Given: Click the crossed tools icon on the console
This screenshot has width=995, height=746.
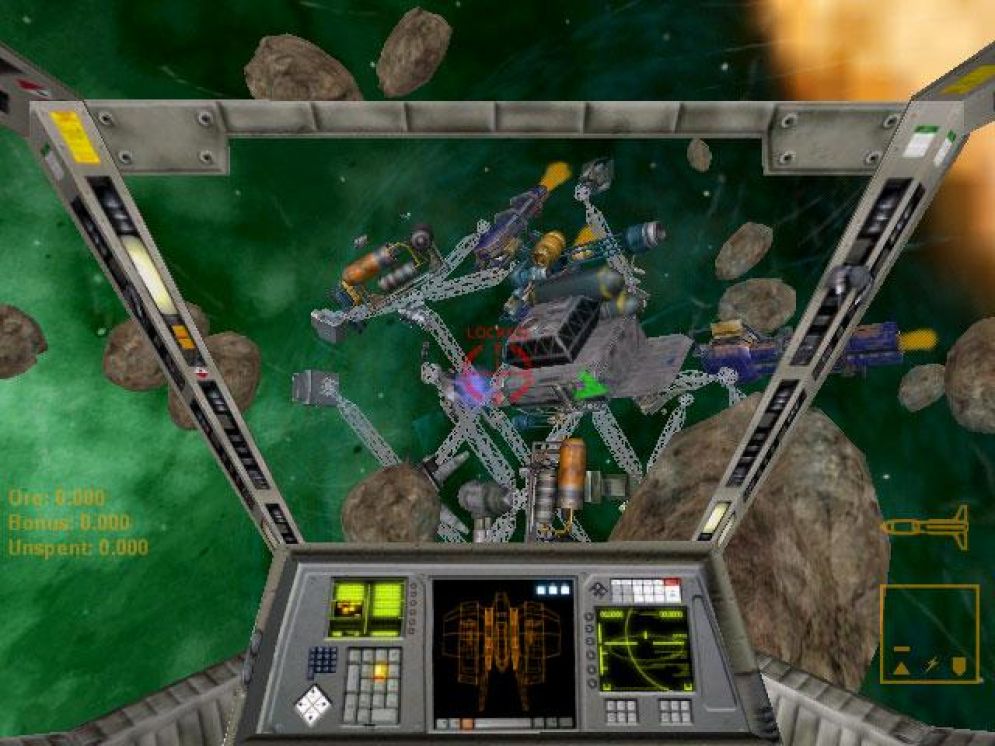Looking at the screenshot, I should point(598,588).
